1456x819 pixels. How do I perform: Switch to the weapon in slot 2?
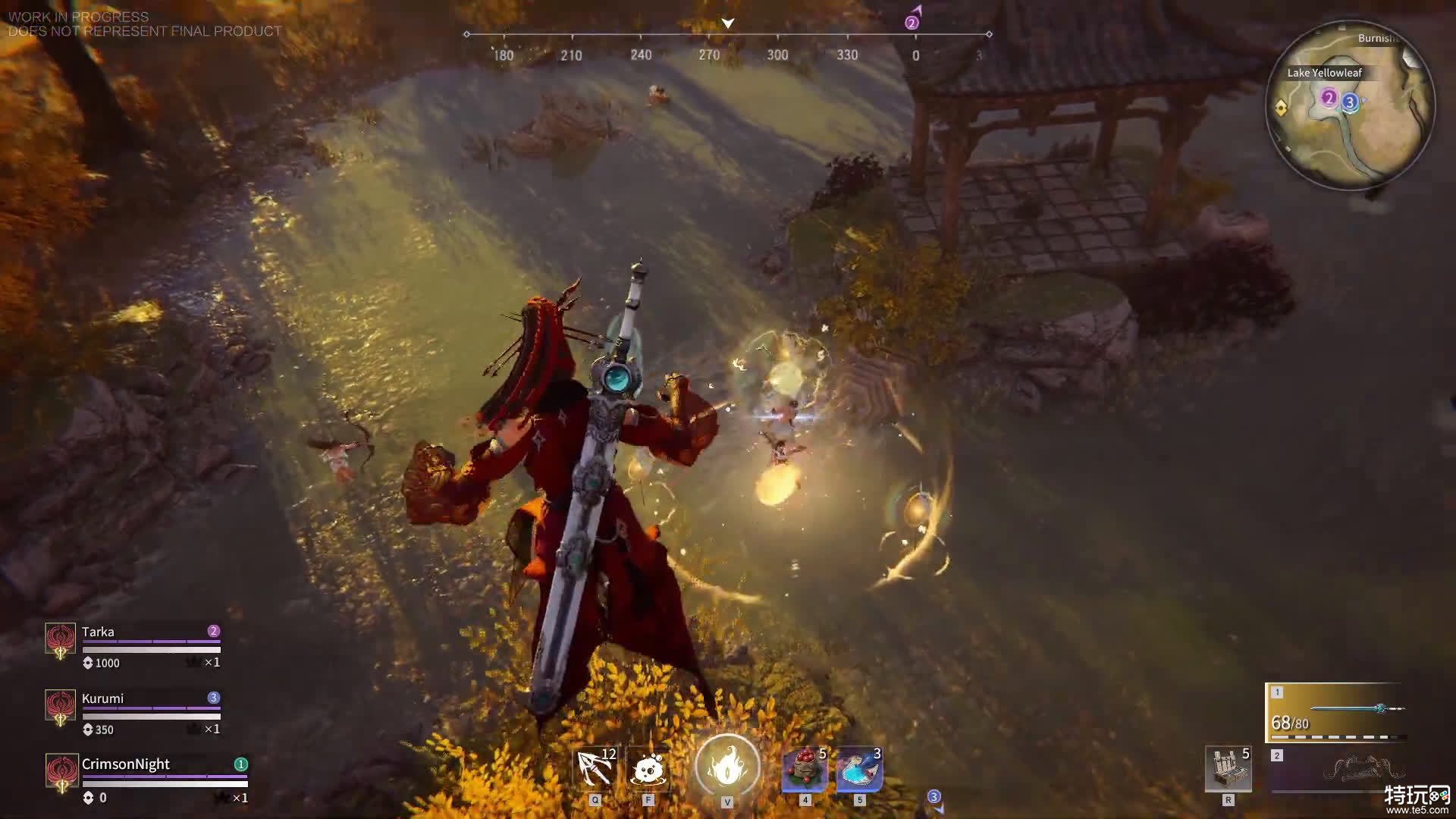click(1338, 769)
